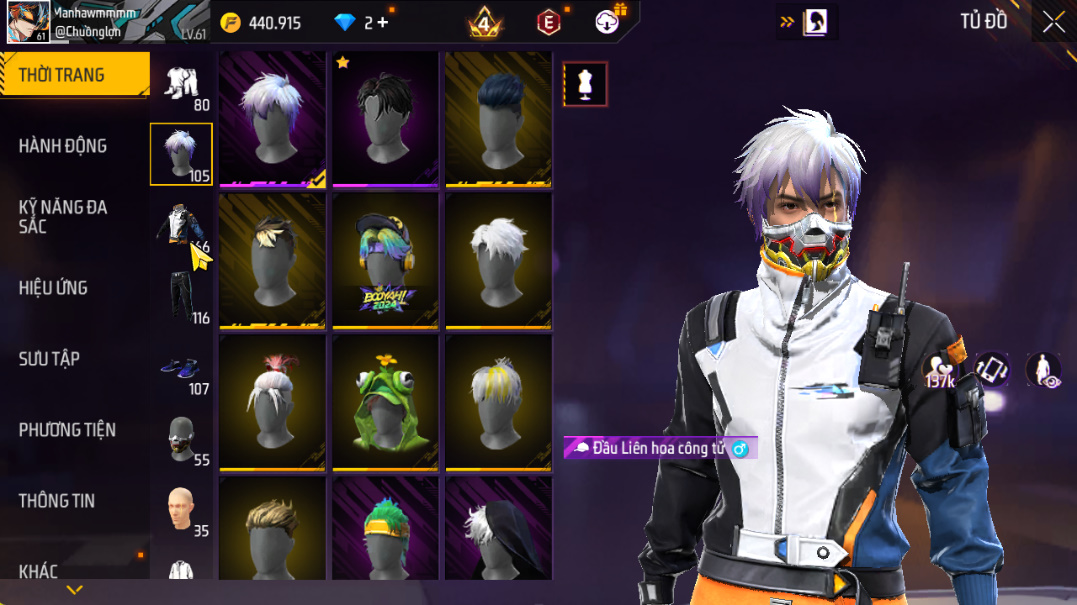Open the Phương Tiện section
The height and width of the screenshot is (605, 1077).
(67, 430)
